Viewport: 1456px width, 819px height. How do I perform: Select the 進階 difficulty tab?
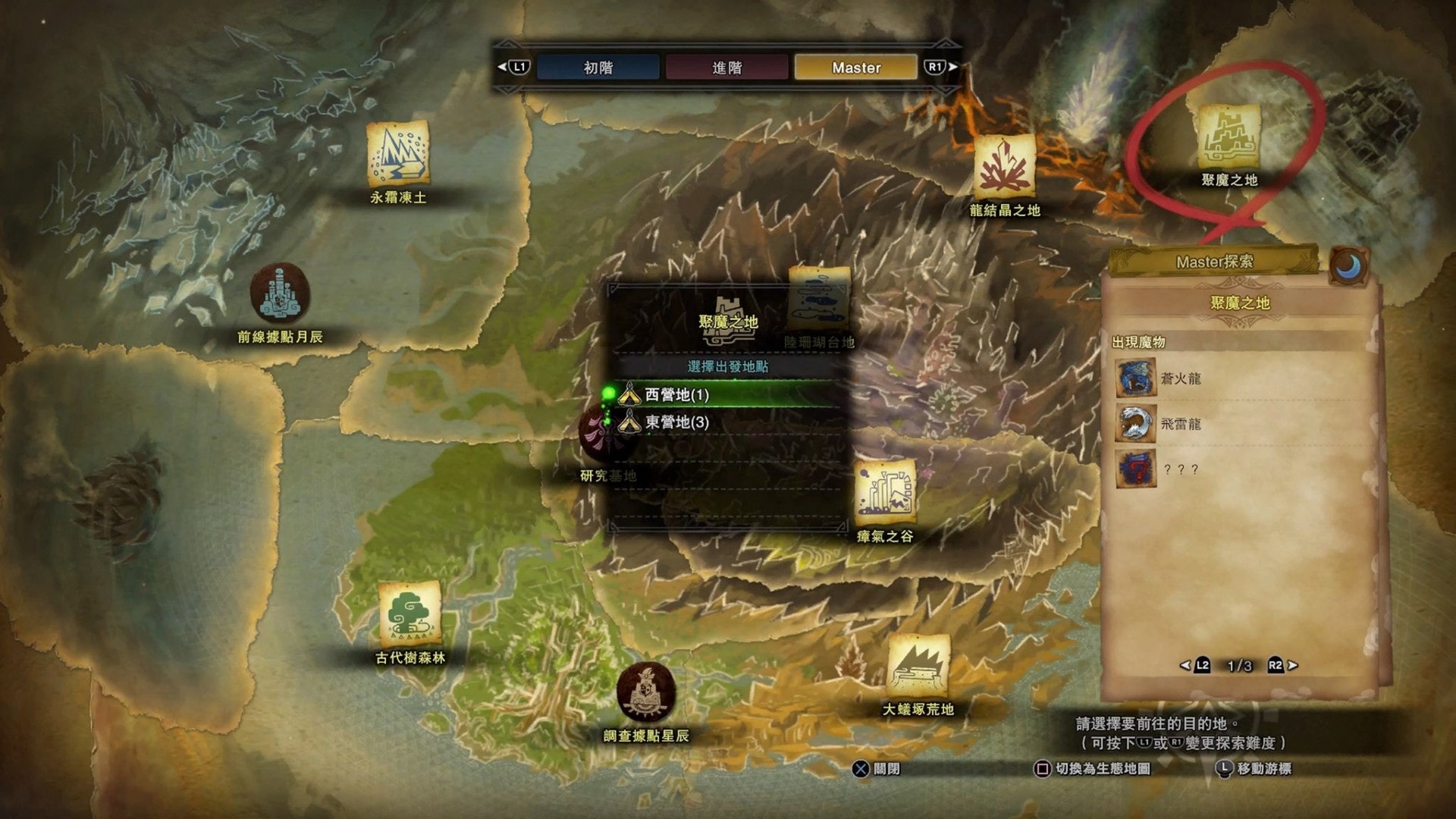click(726, 67)
